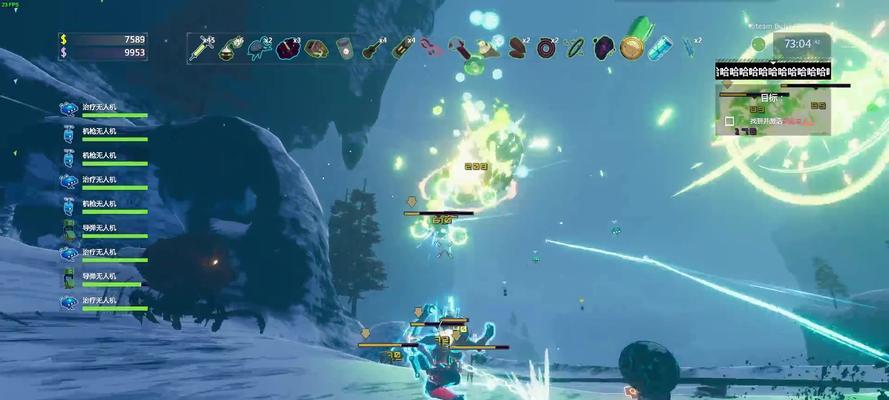Select the gold medallion item icon
Image resolution: width=889 pixels, height=400 pixels.
[x=631, y=46]
